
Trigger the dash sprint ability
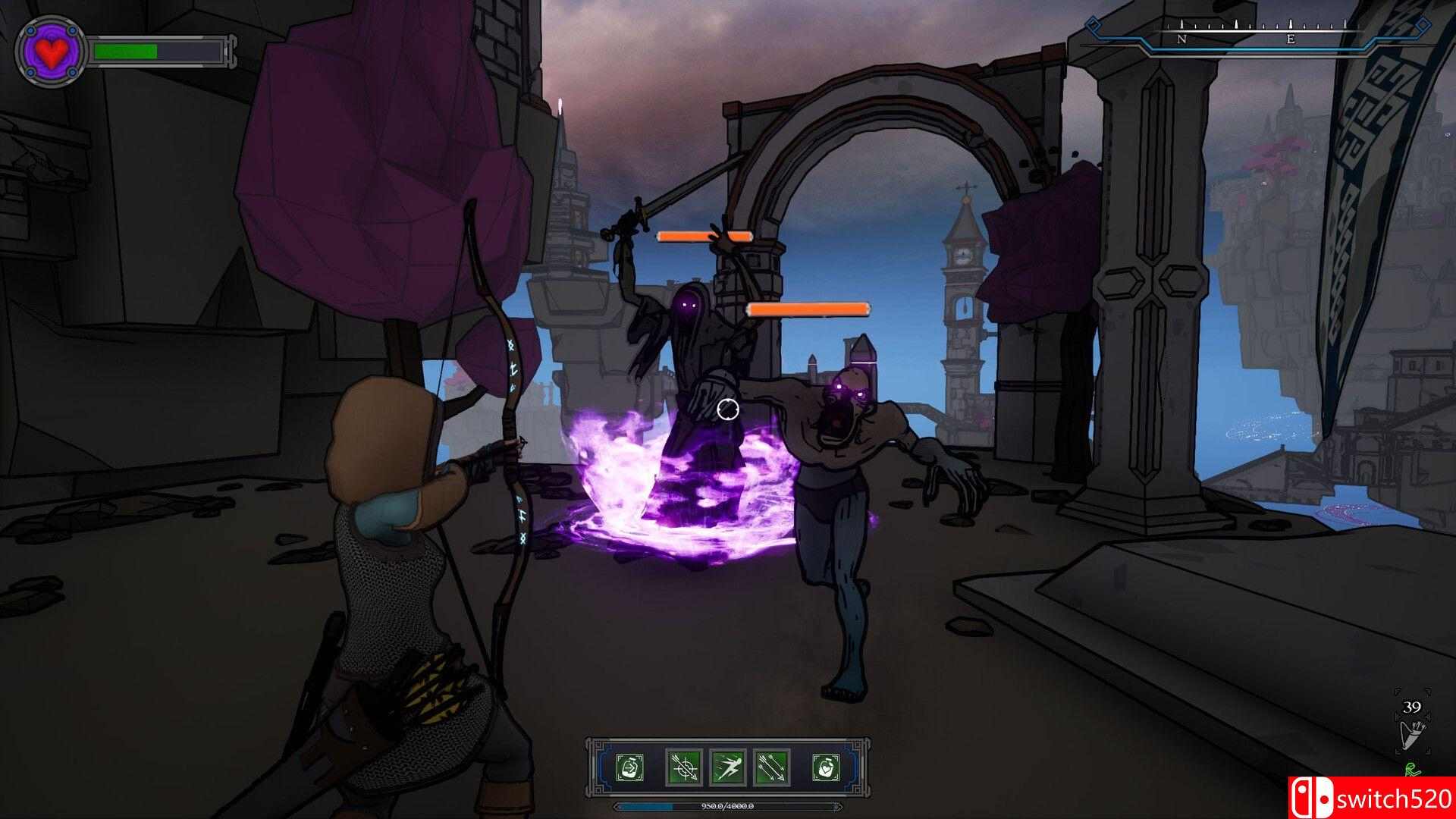(728, 767)
